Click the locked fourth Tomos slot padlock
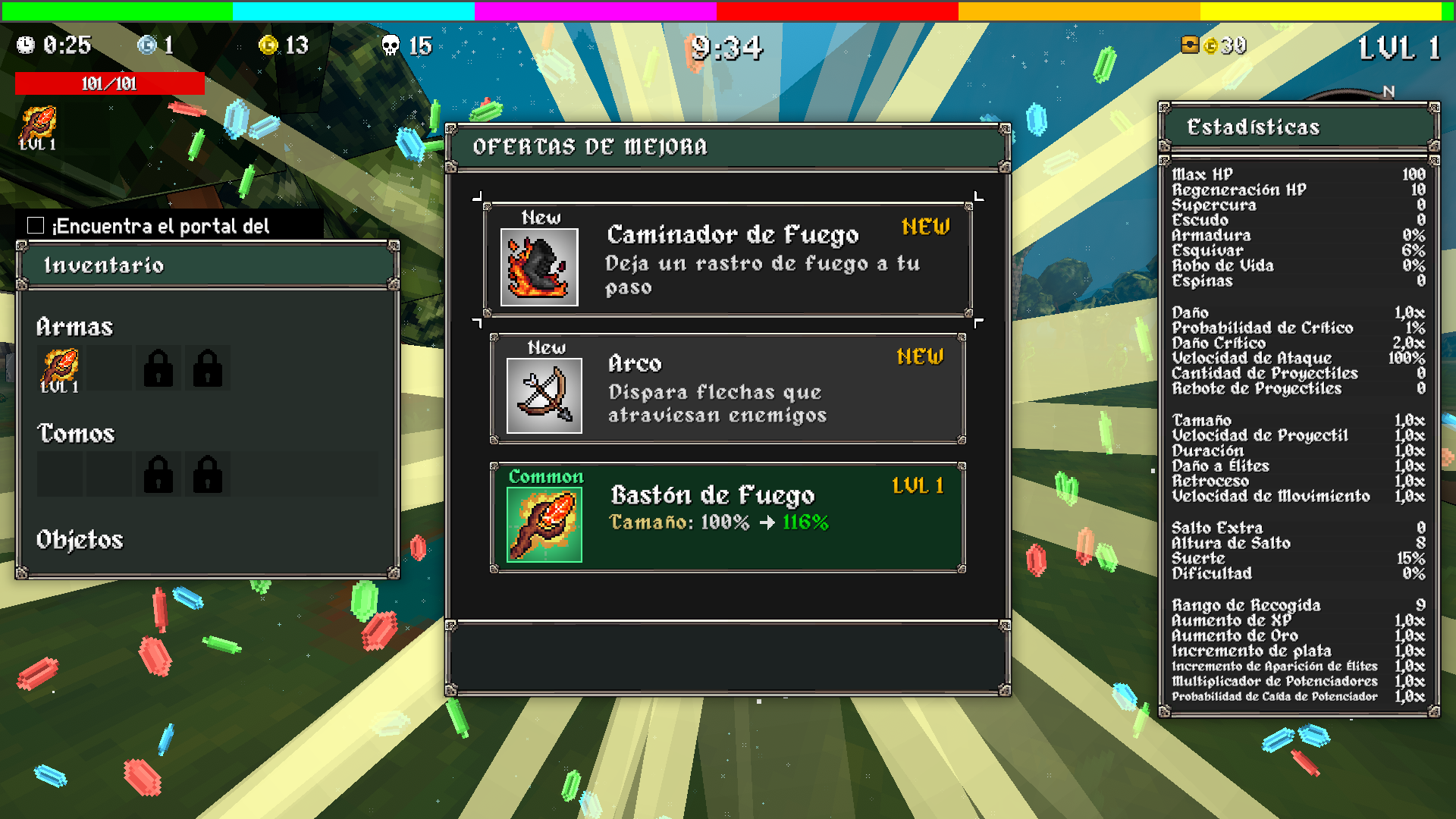The height and width of the screenshot is (819, 1456). pyautogui.click(x=206, y=472)
